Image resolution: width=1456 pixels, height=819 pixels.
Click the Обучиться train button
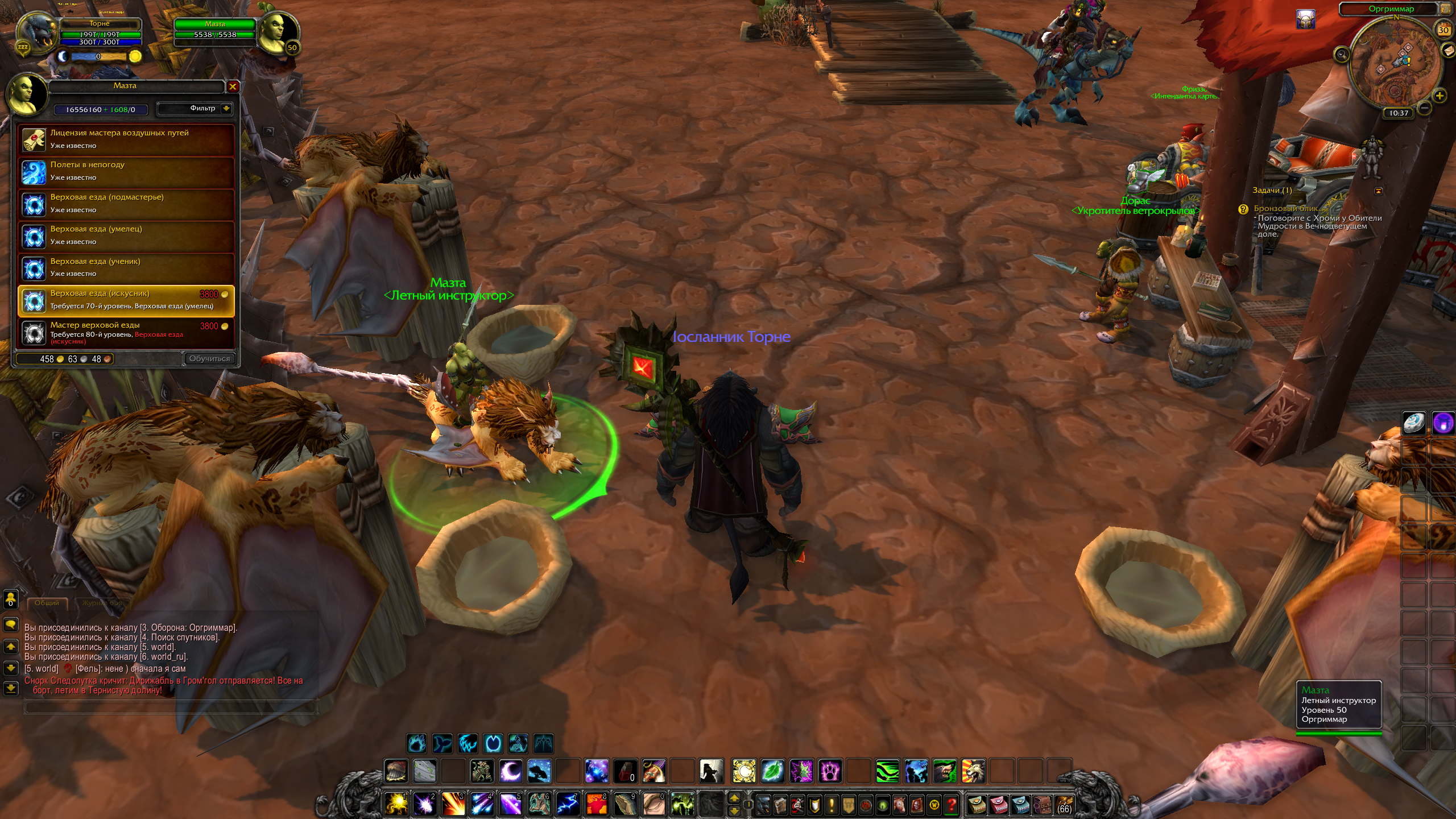click(209, 359)
